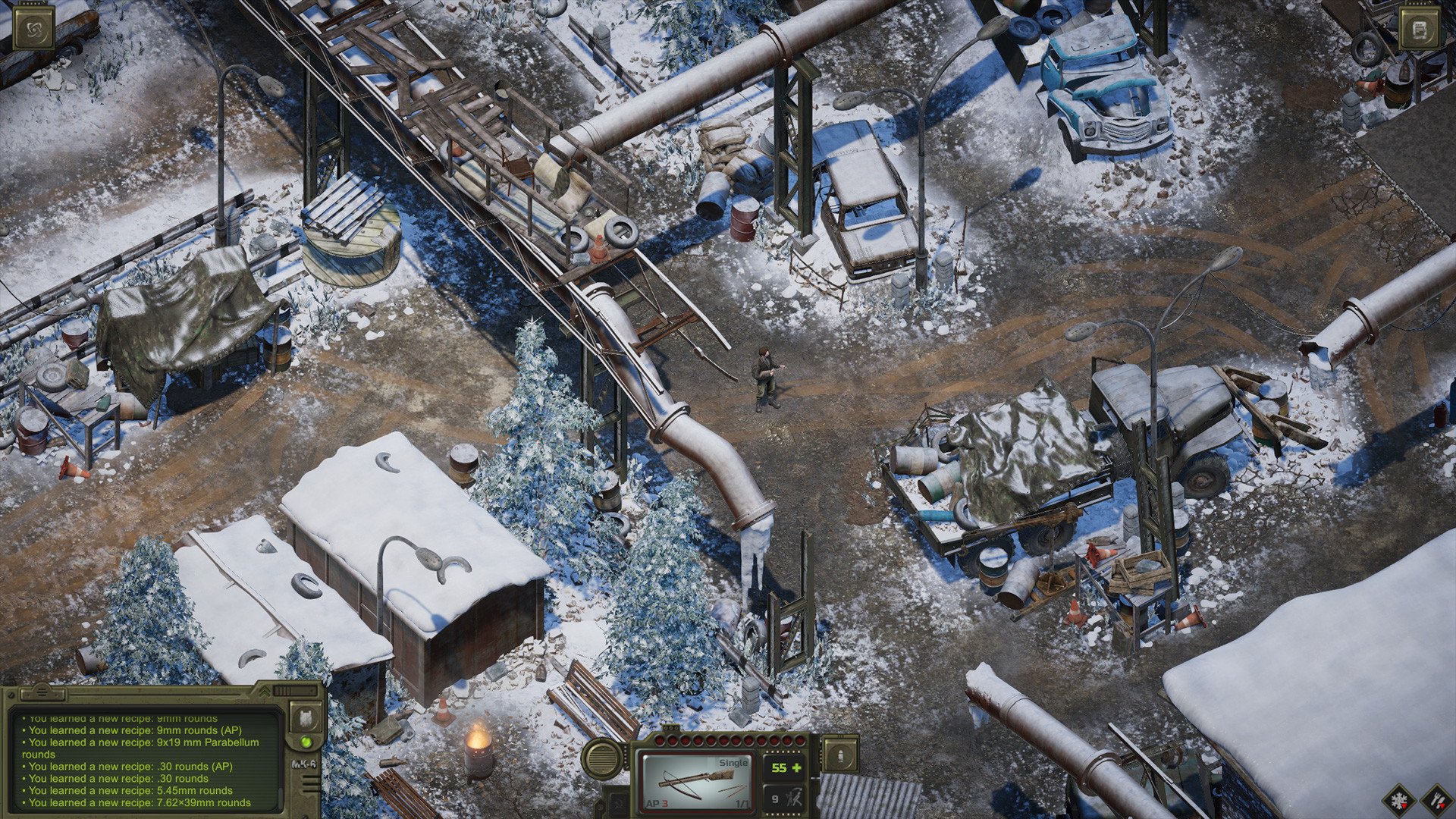Click inside the recipe message log text

pos(144,766)
